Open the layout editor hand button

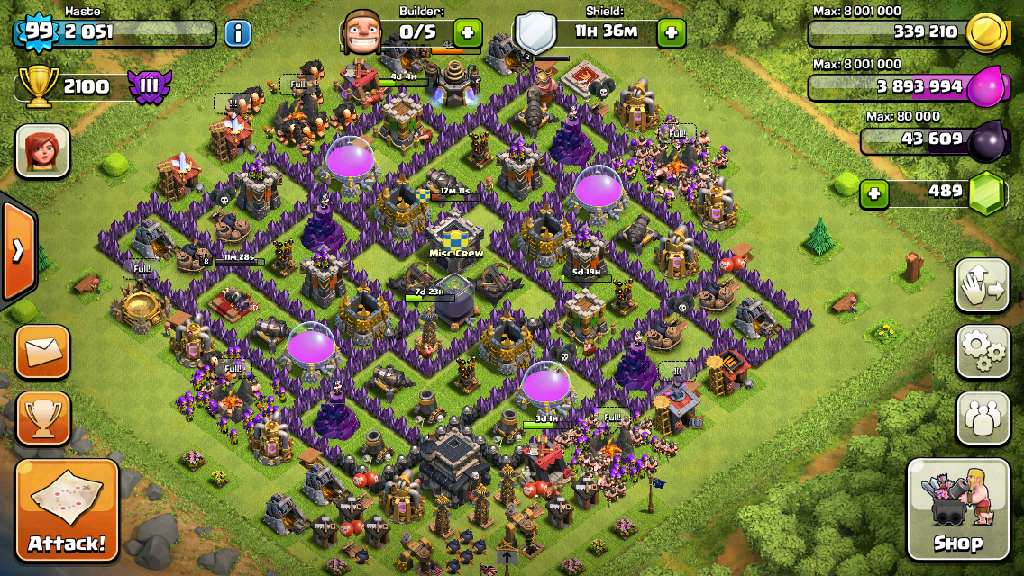[982, 287]
